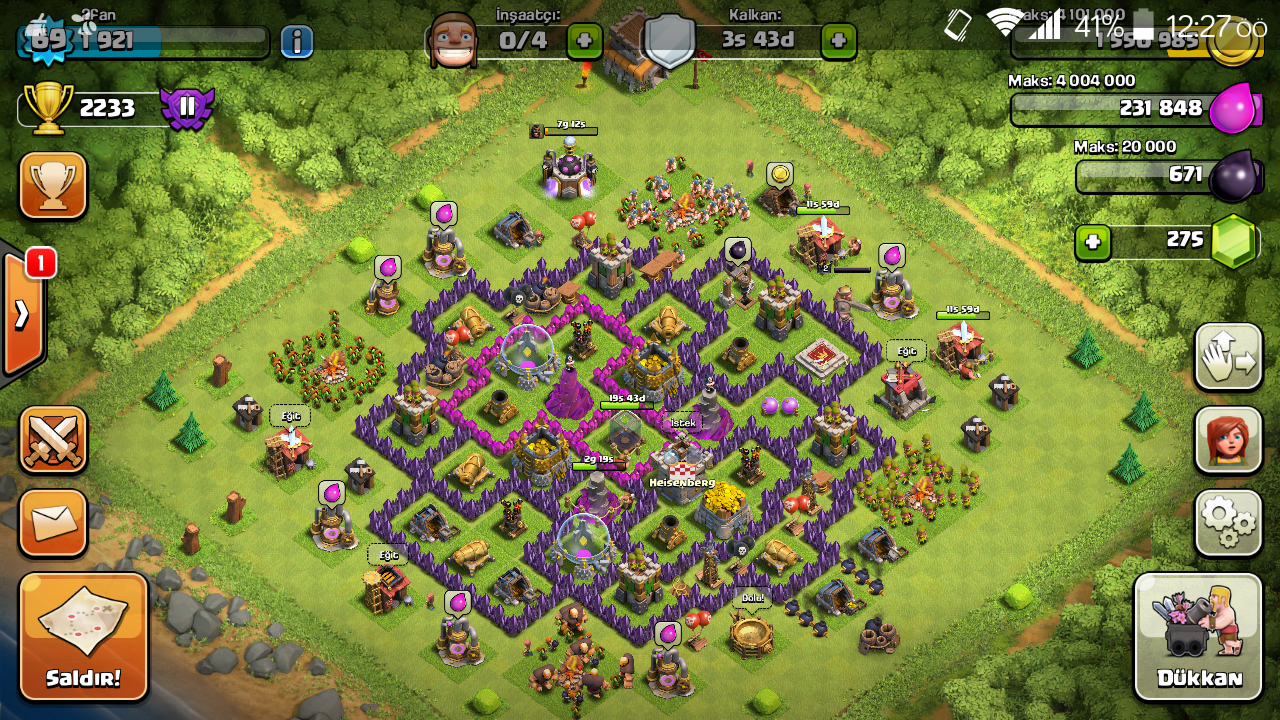
Task: Open the purple league badge
Action: point(187,108)
